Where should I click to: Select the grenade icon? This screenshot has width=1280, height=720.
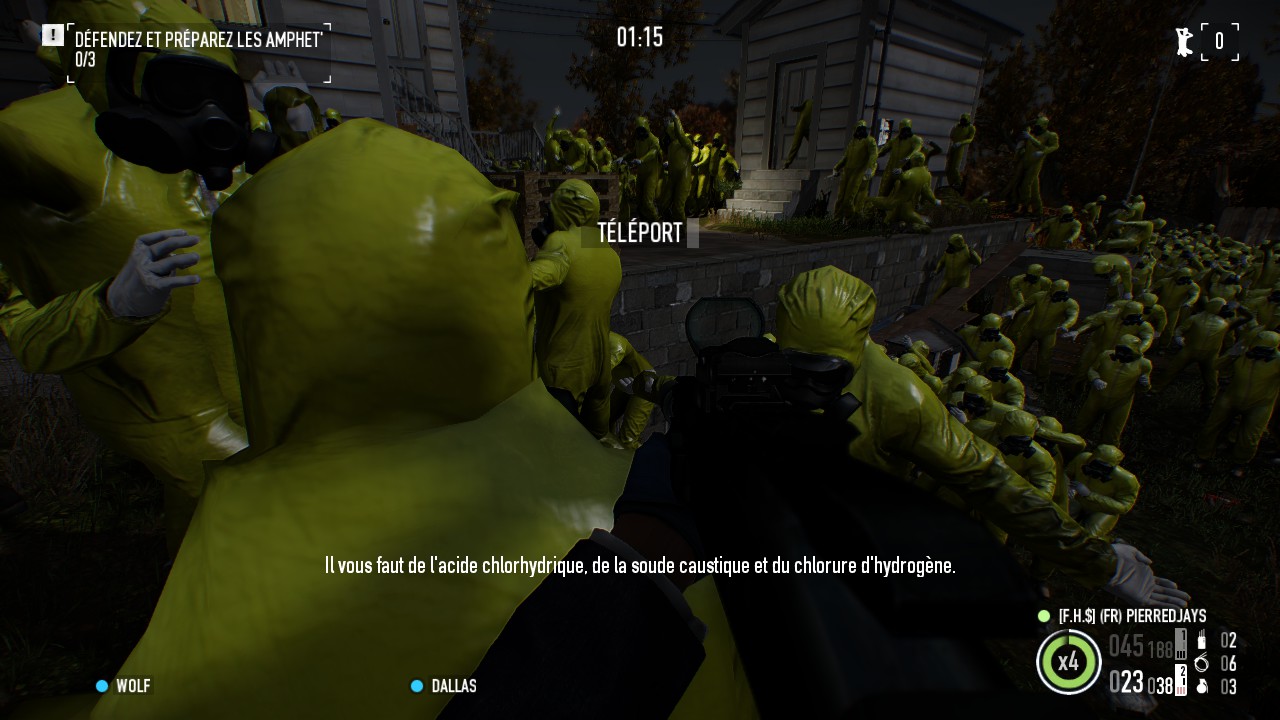(1202, 686)
